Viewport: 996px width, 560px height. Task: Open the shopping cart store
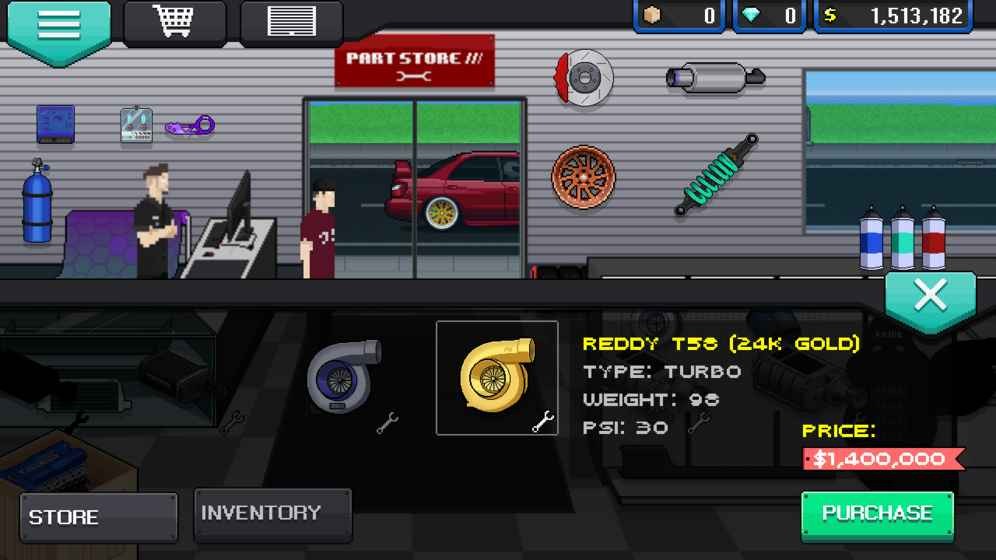tap(175, 21)
